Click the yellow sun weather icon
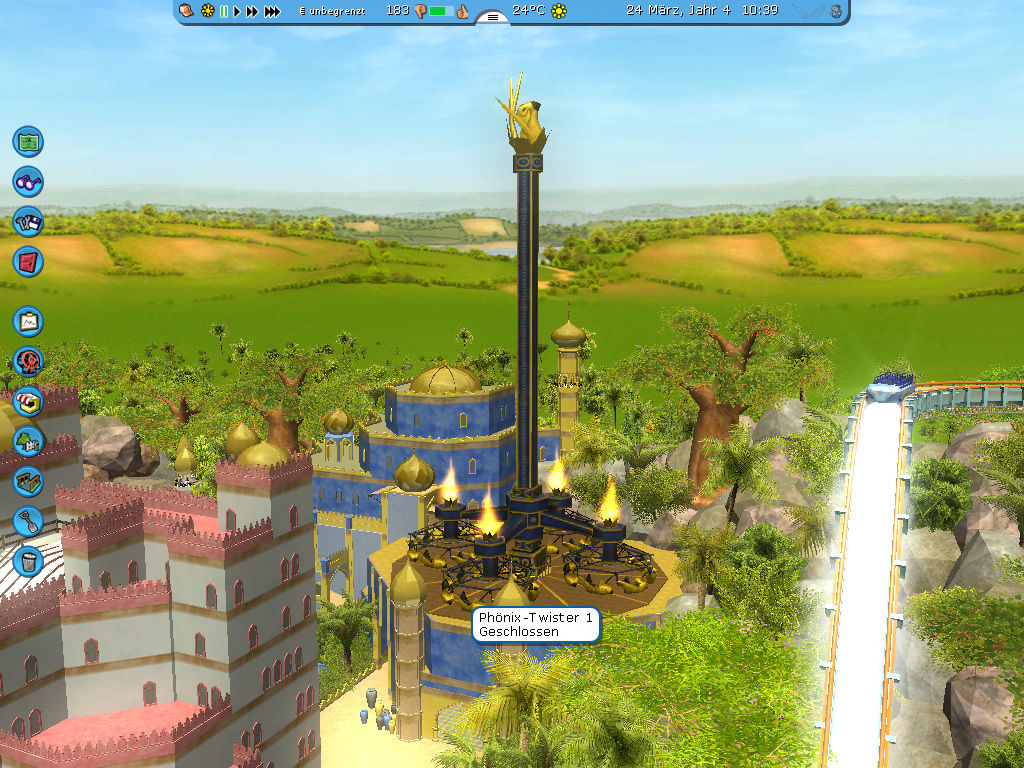The width and height of the screenshot is (1024, 768). pyautogui.click(x=559, y=11)
